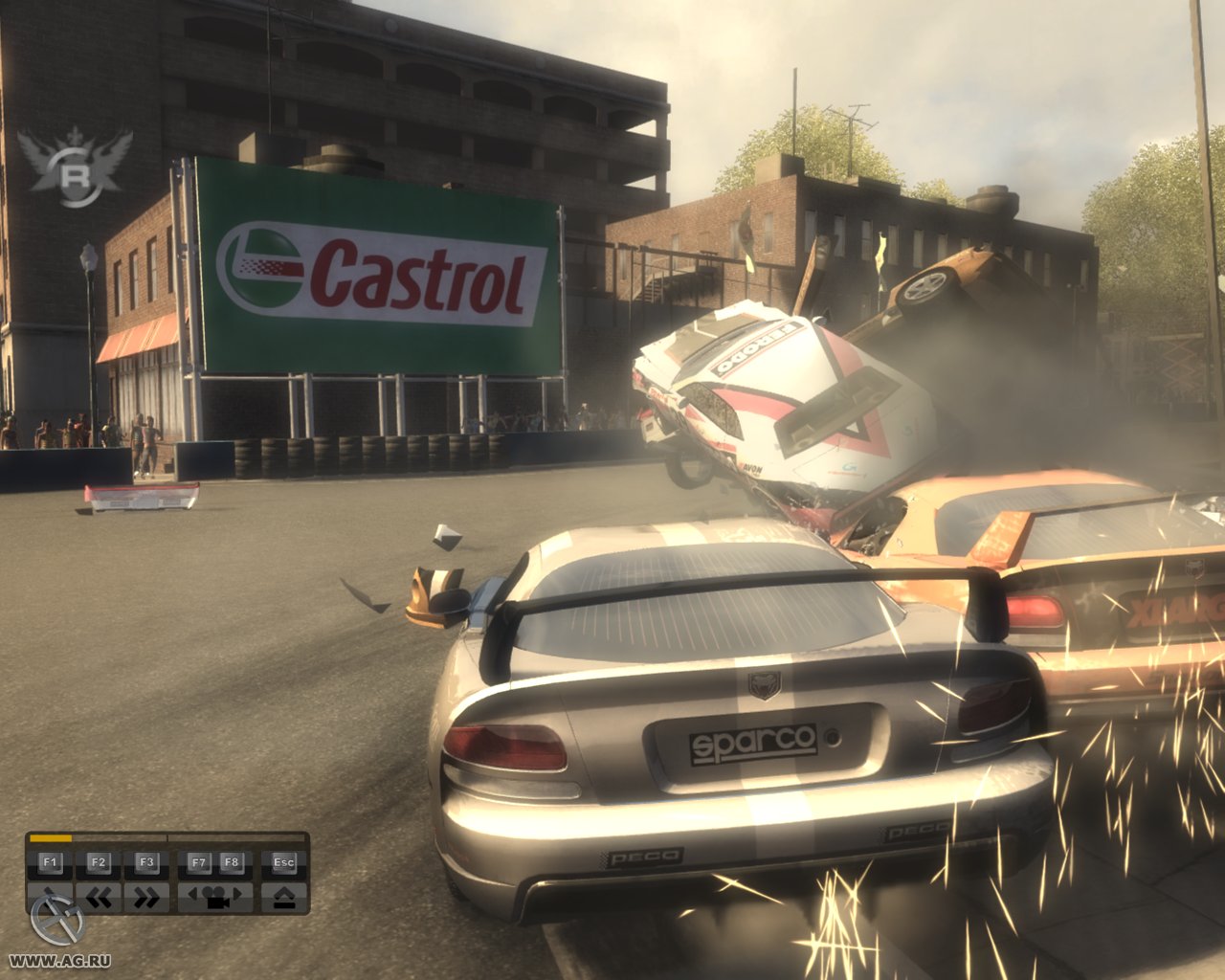The width and height of the screenshot is (1225, 980).
Task: Click the Esc key button to exit replay
Action: click(283, 861)
